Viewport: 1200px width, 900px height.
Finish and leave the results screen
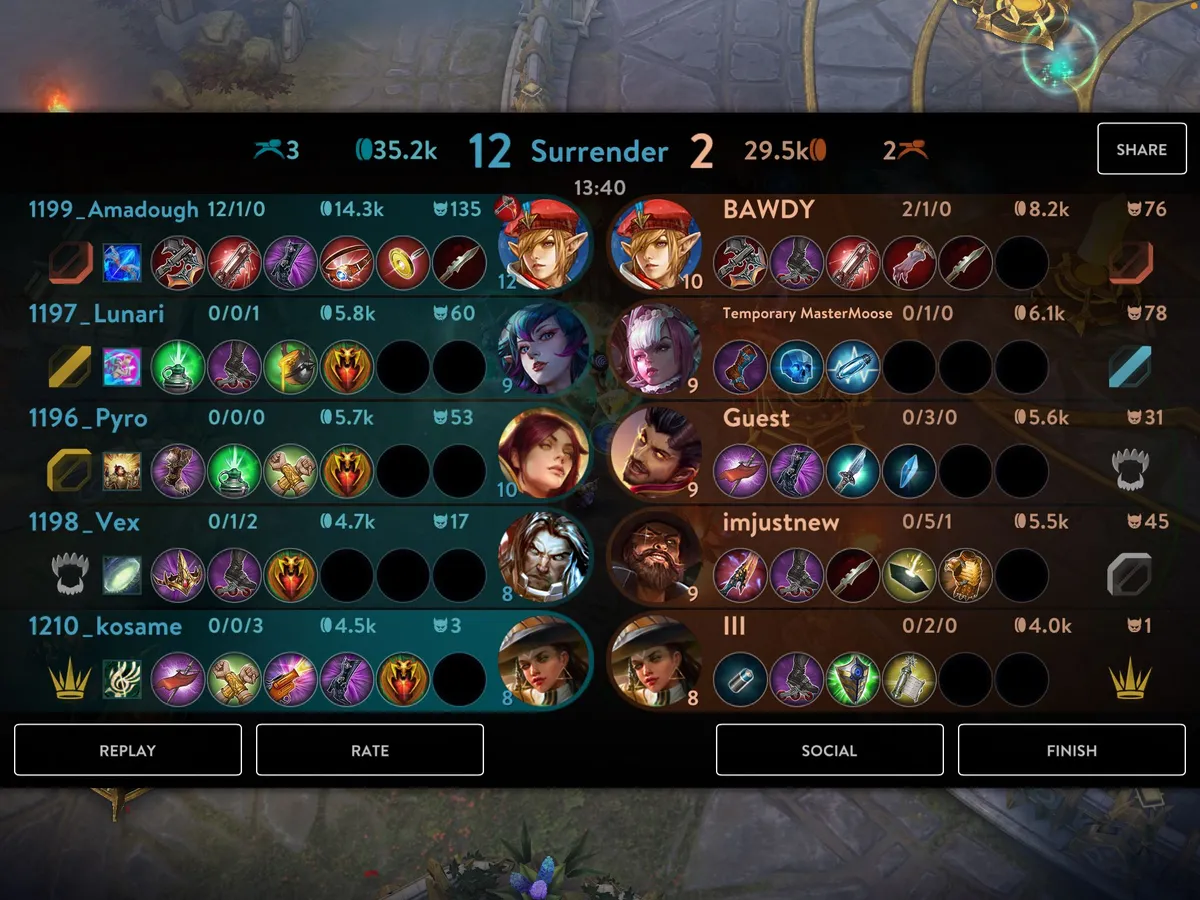pyautogui.click(x=1071, y=750)
